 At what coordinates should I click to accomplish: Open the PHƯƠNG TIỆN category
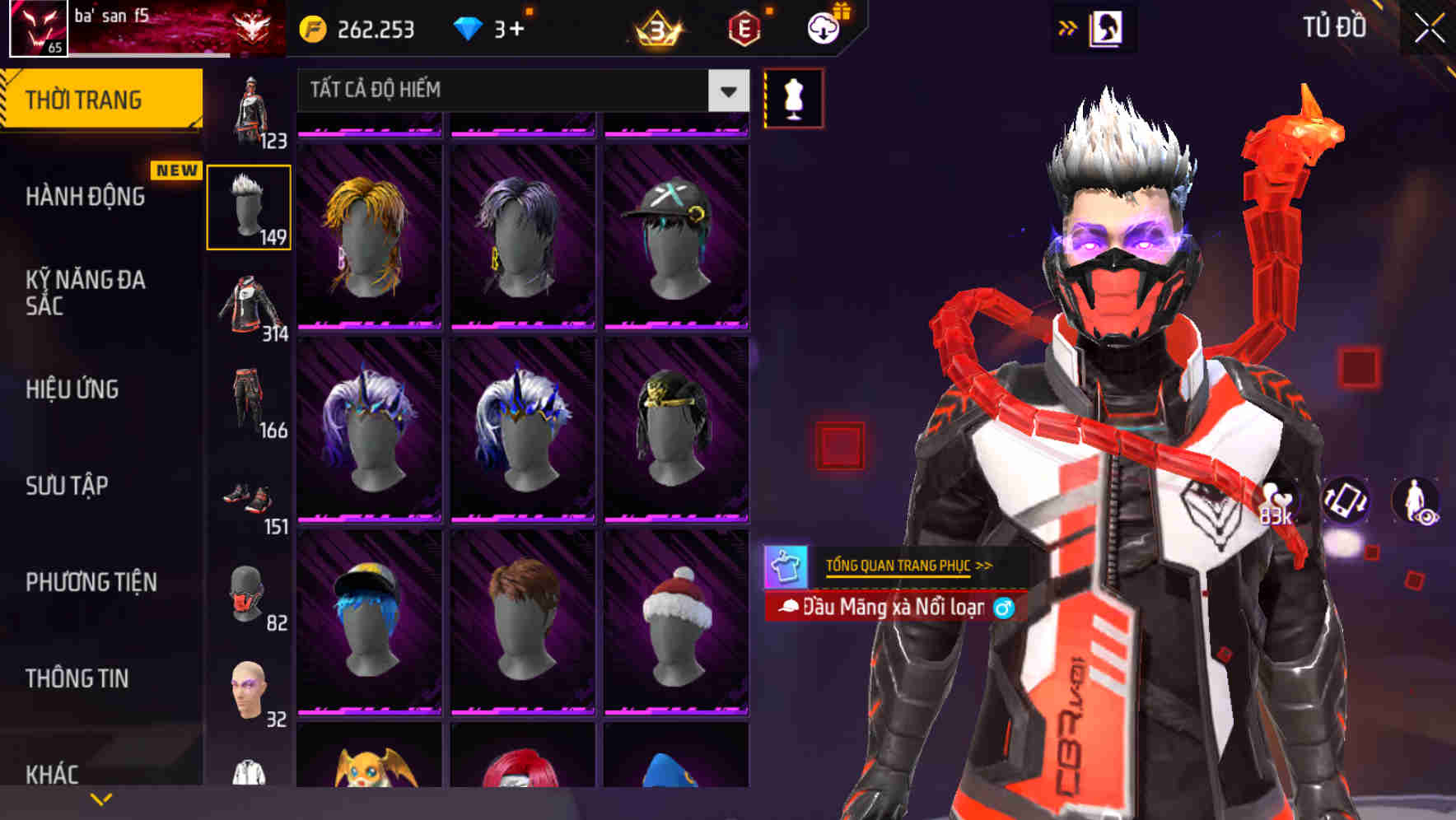pos(91,581)
